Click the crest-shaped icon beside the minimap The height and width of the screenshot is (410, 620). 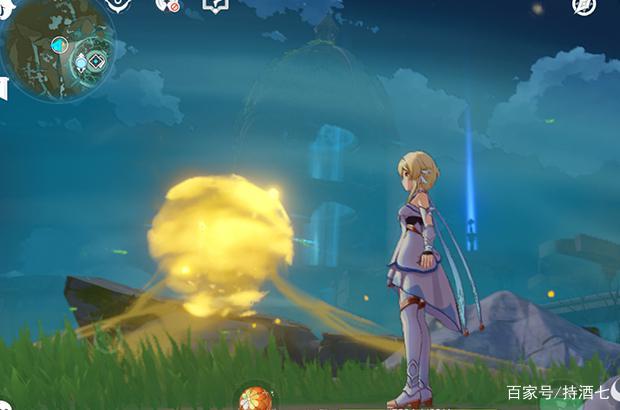(x=119, y=5)
